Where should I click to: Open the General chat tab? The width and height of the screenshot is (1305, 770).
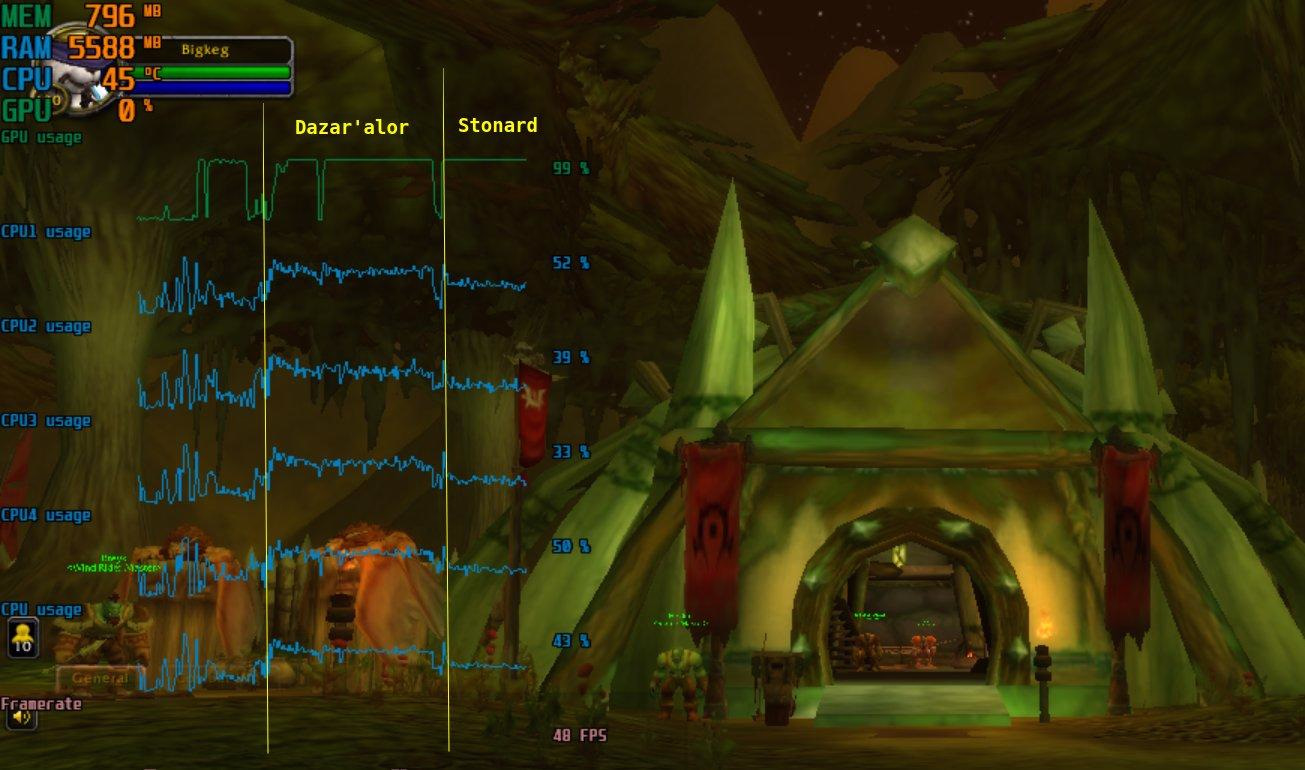point(100,678)
